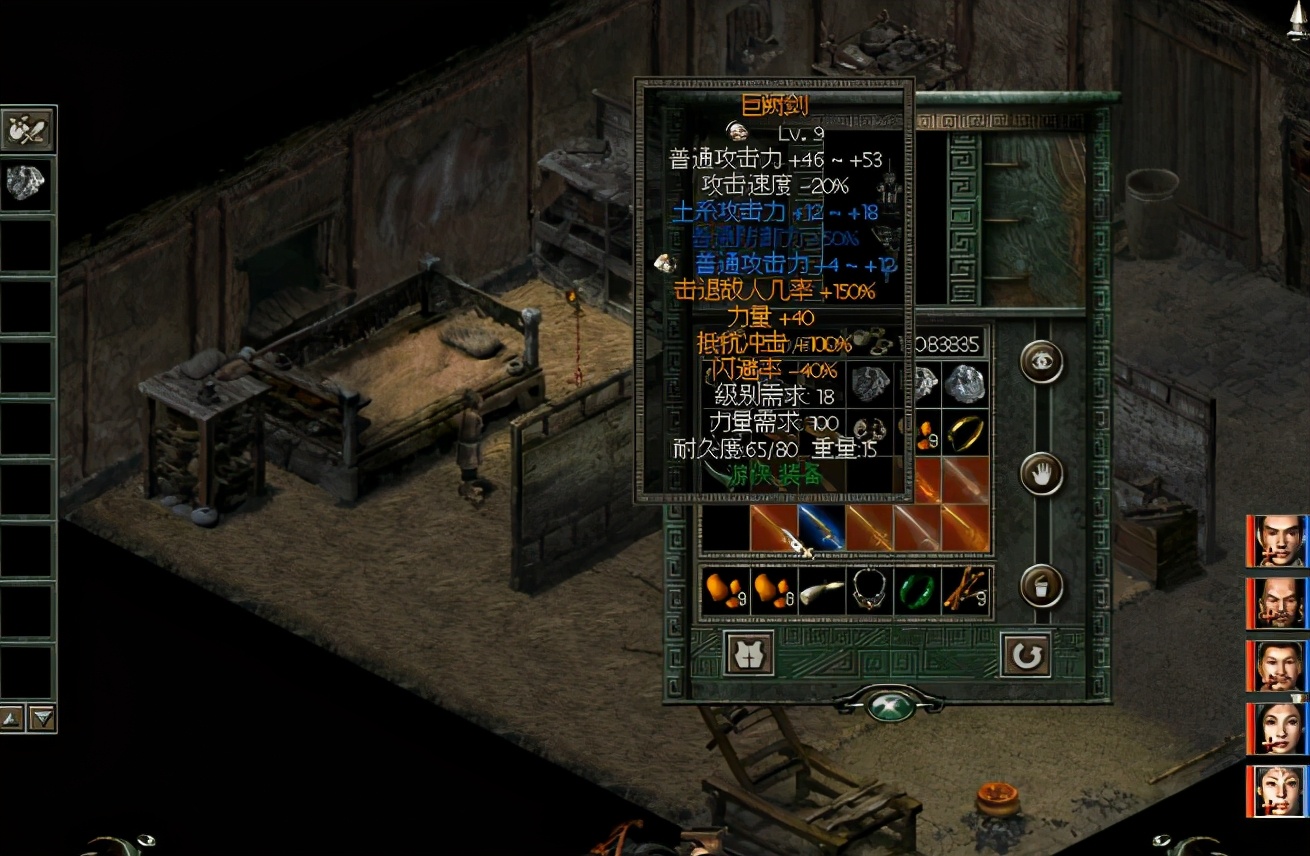Select the white horn item slot
The height and width of the screenshot is (856, 1310).
[822, 590]
